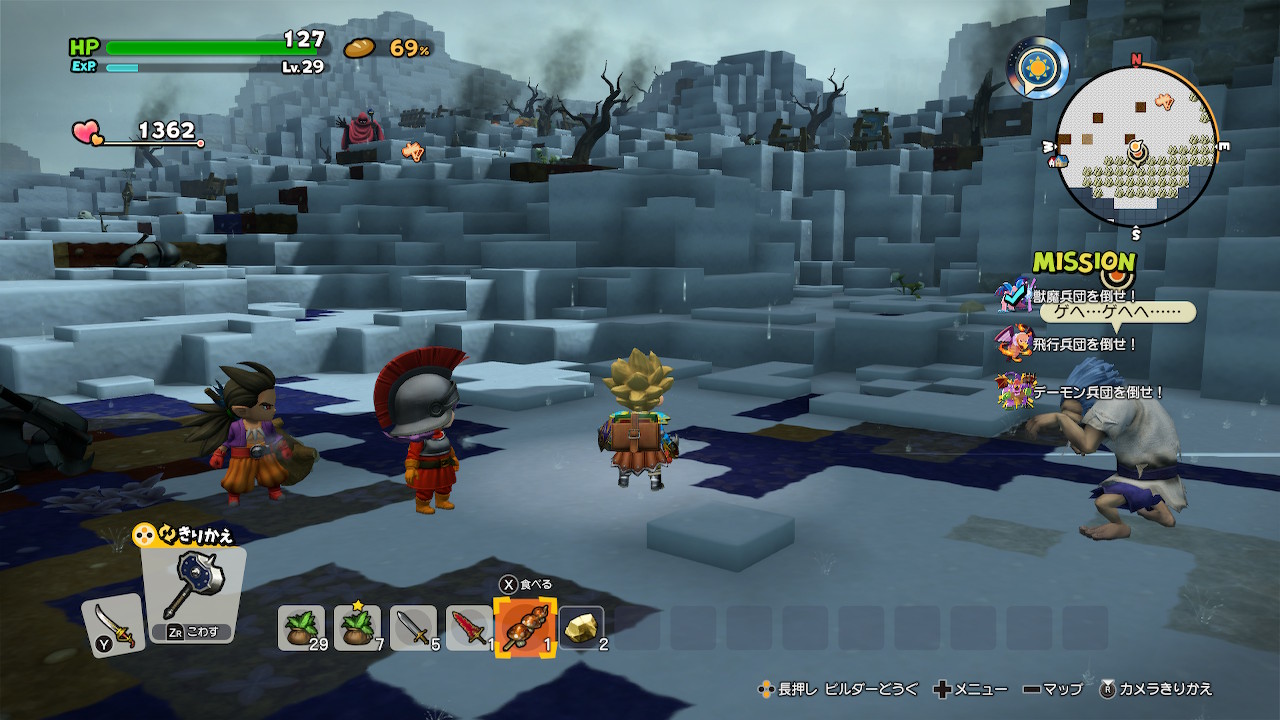Click the hearts gratitude points icon

[87, 132]
